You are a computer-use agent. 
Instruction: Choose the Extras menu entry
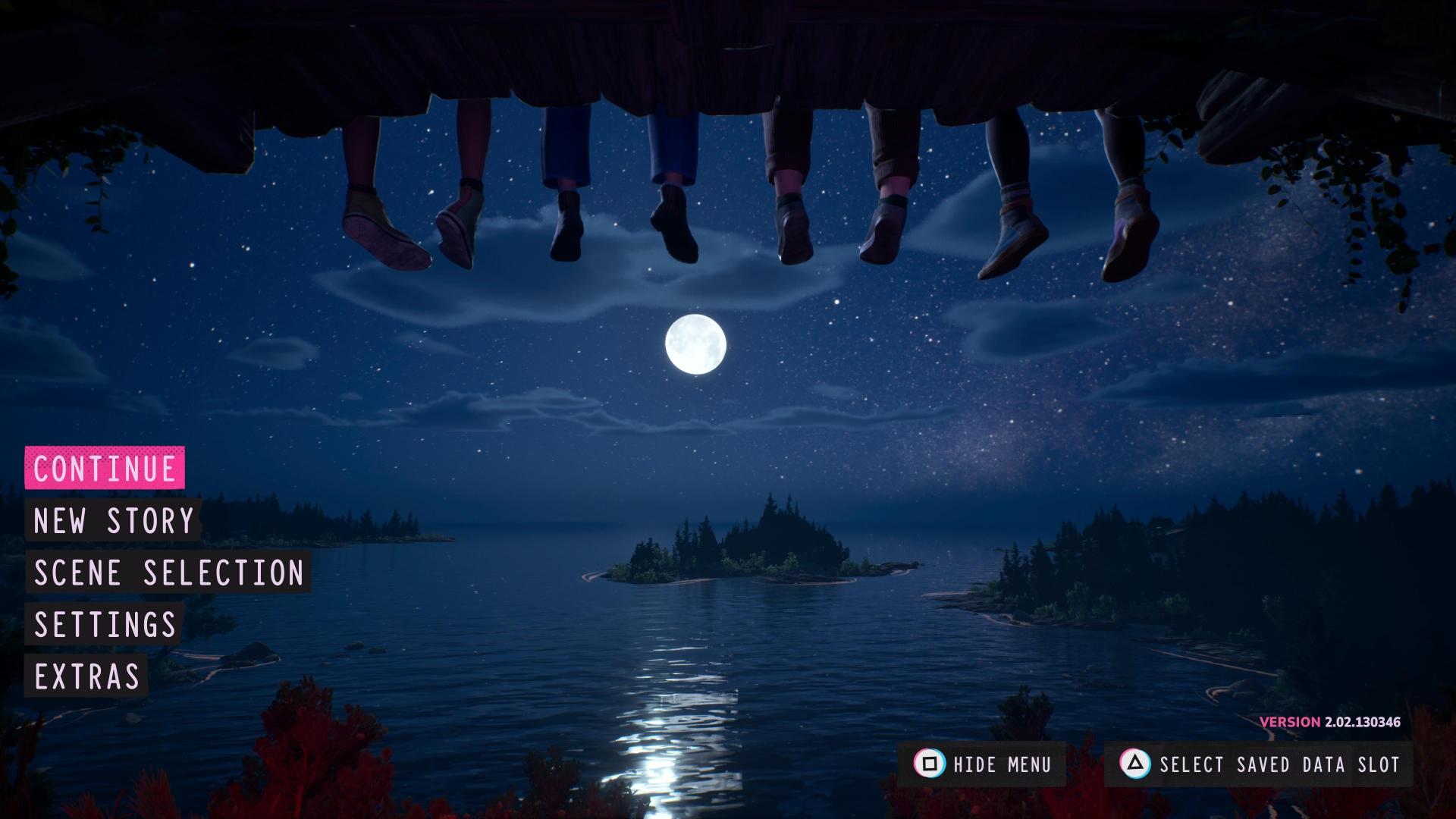click(87, 676)
